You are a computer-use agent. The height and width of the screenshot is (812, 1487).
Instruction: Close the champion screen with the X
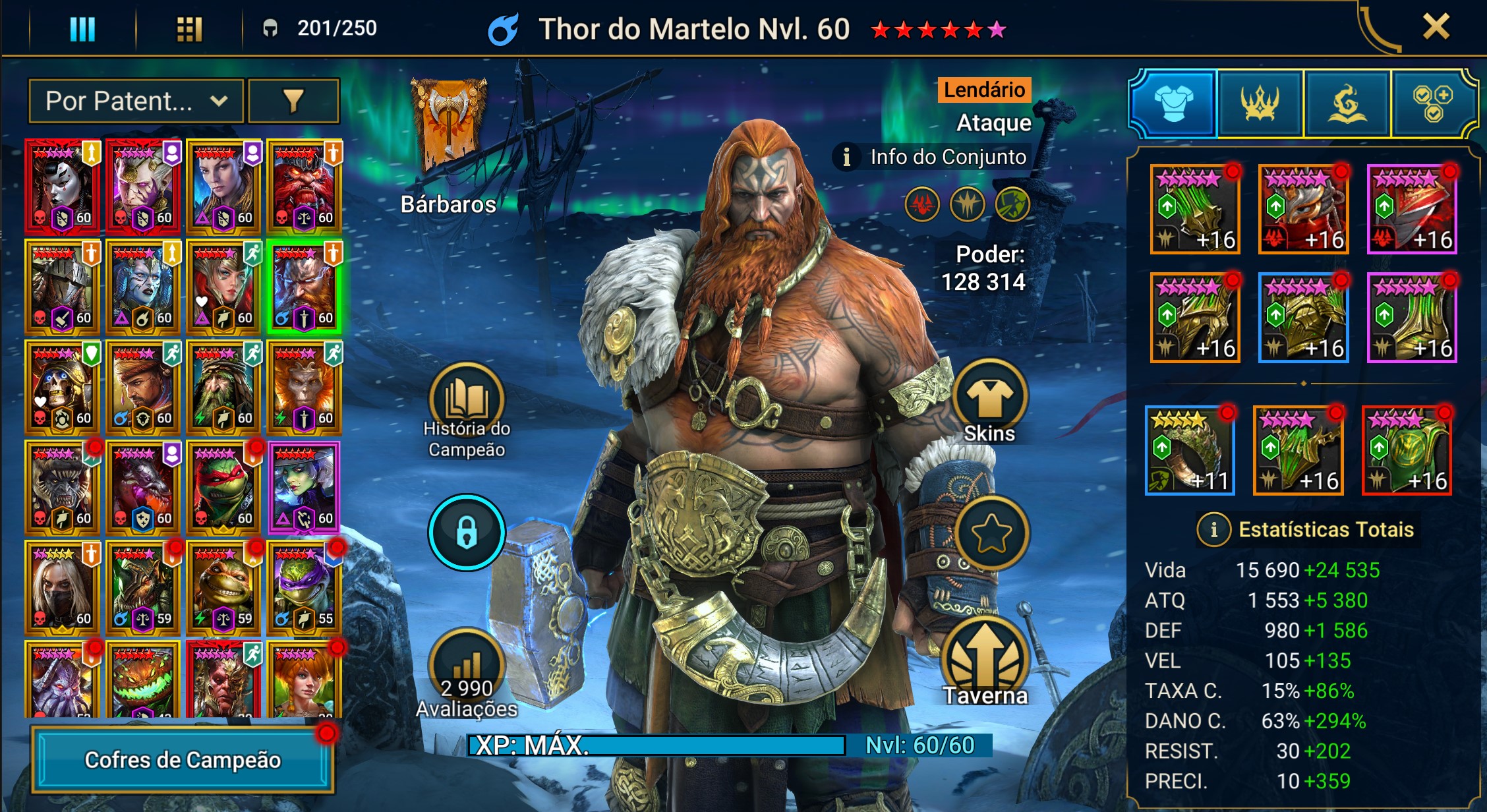click(x=1435, y=28)
